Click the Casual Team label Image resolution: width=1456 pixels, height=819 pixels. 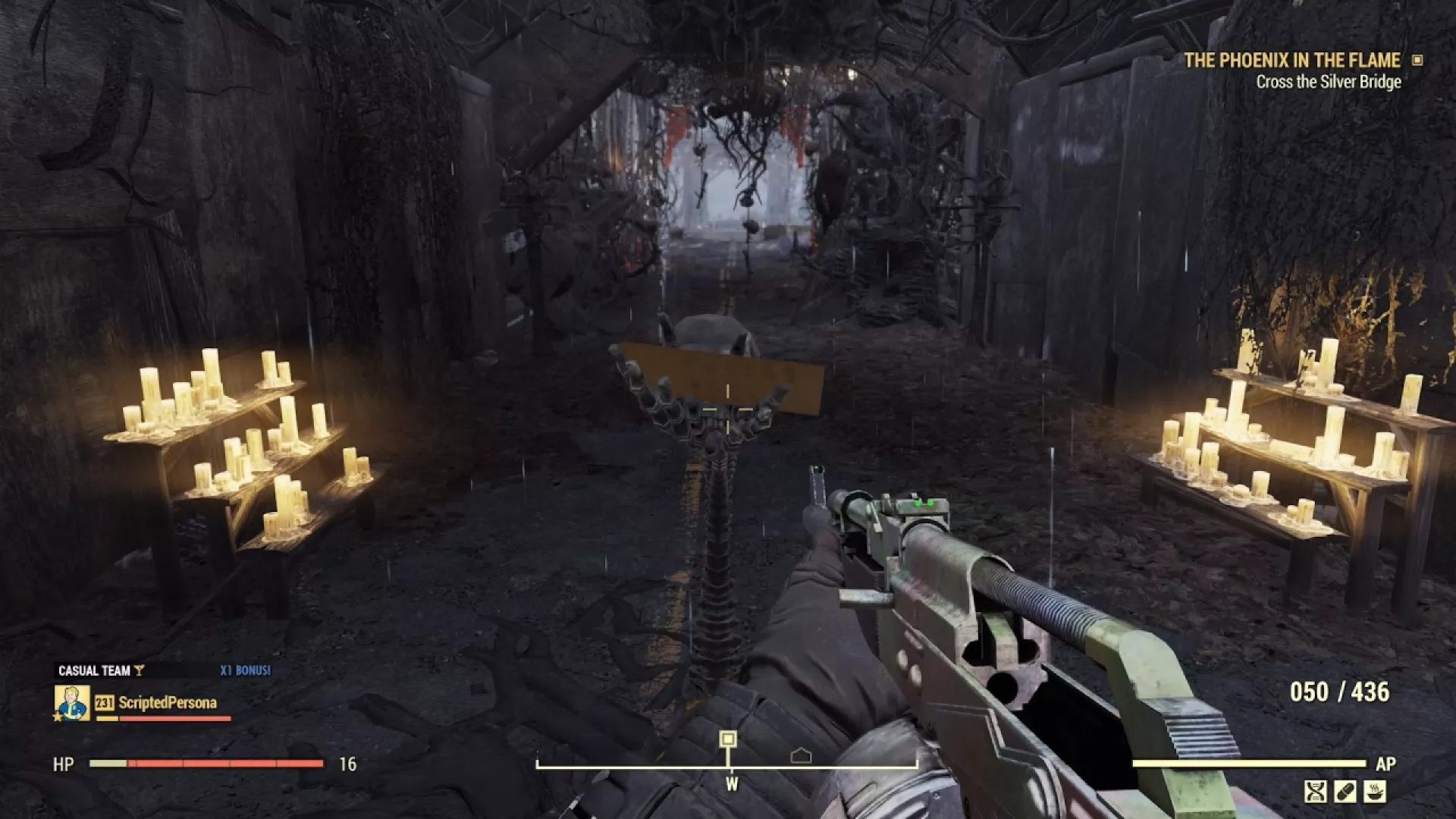(x=94, y=670)
